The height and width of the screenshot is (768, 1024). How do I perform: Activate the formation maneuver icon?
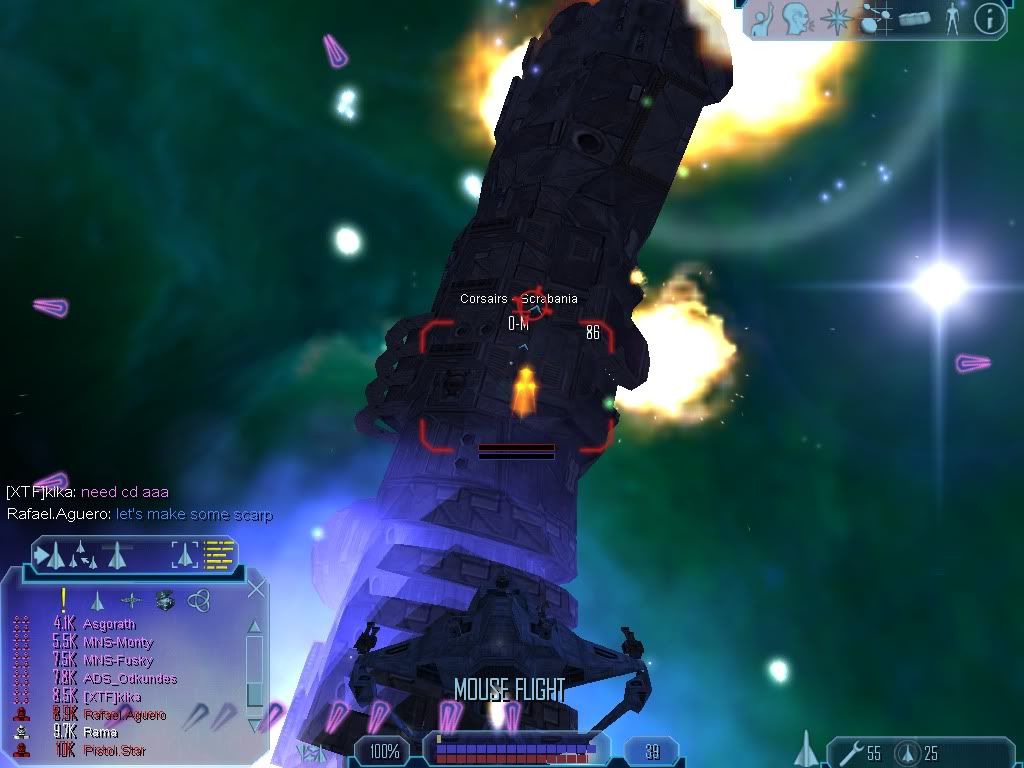[78, 555]
